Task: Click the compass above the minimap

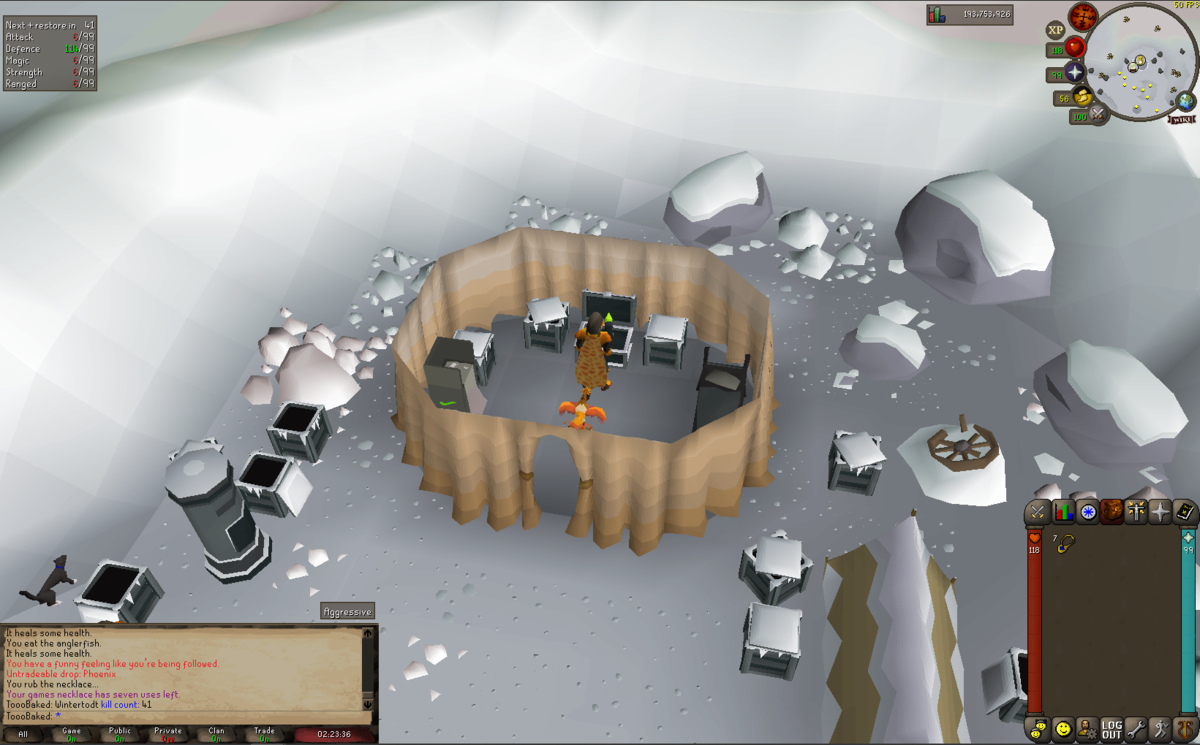Action: click(x=1083, y=16)
